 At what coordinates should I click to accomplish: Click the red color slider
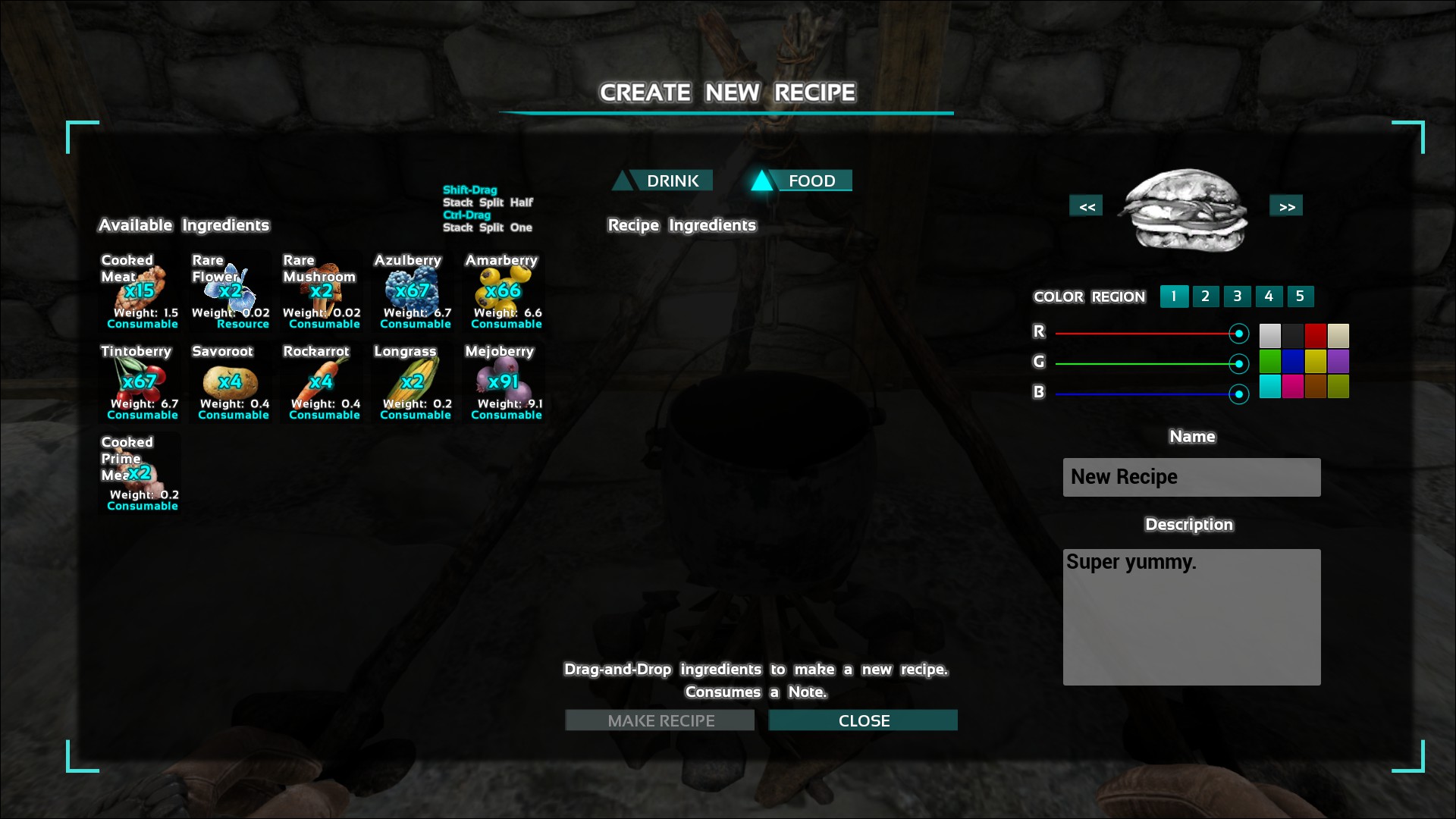tap(1145, 334)
